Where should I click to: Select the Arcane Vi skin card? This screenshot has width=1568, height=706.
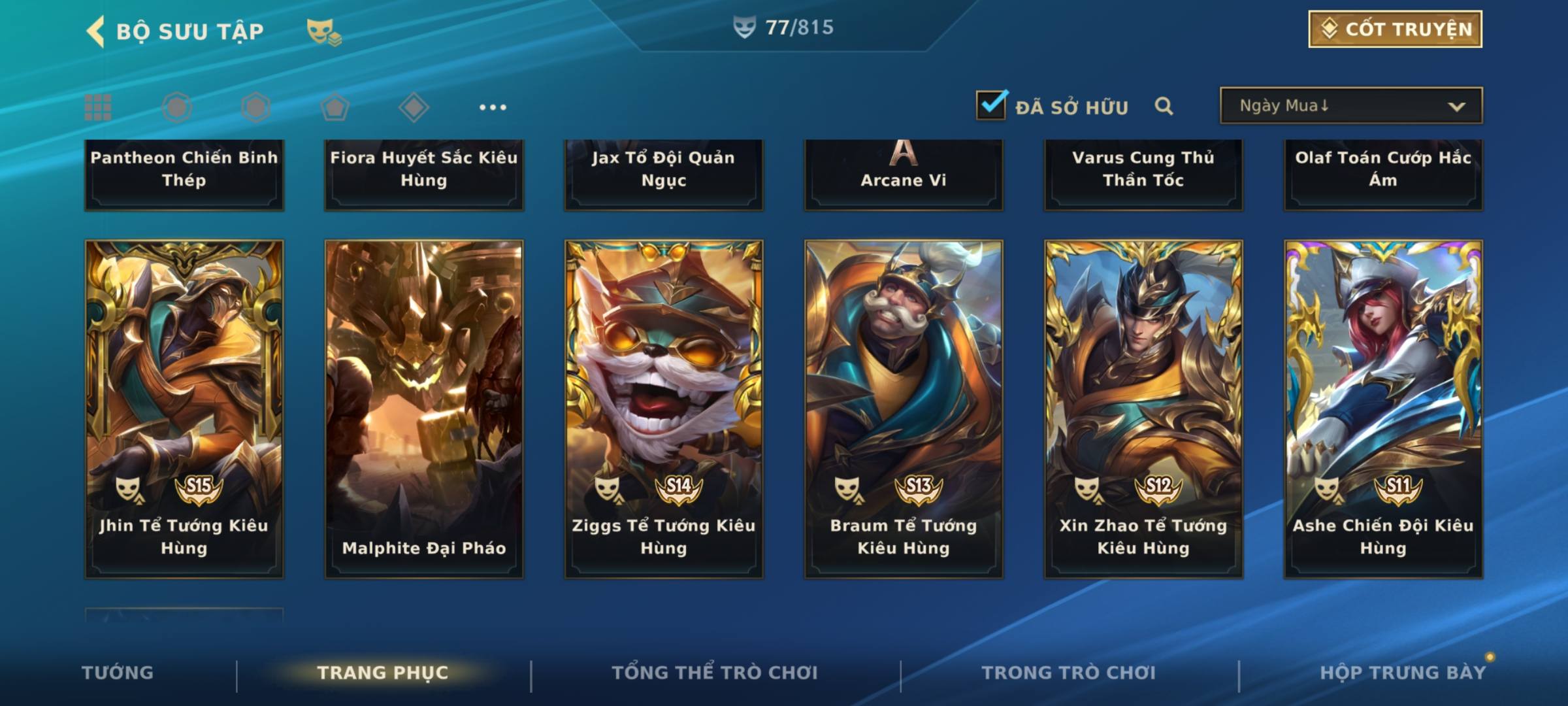pos(904,175)
